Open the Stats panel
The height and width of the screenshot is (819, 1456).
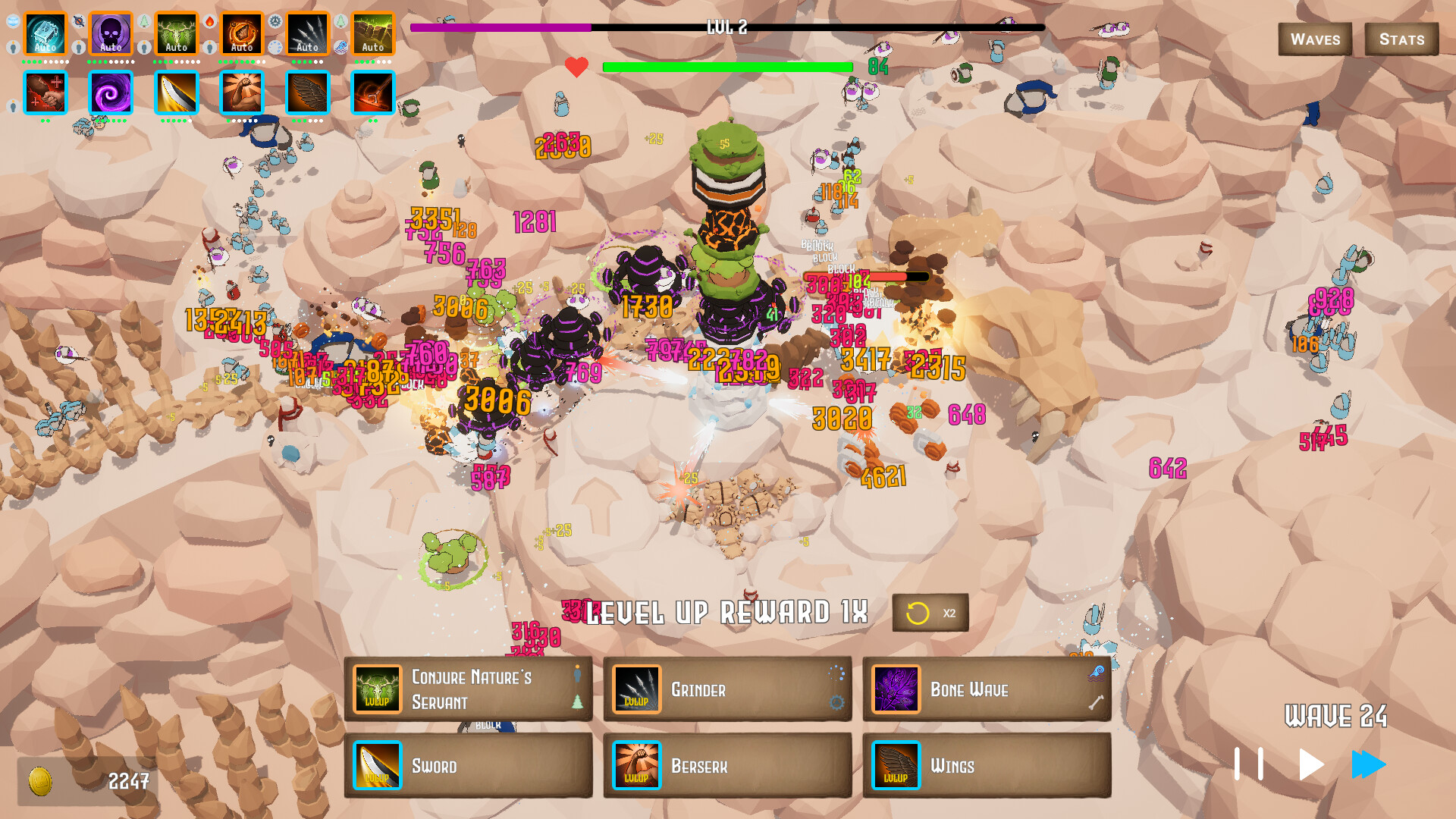pos(1402,39)
